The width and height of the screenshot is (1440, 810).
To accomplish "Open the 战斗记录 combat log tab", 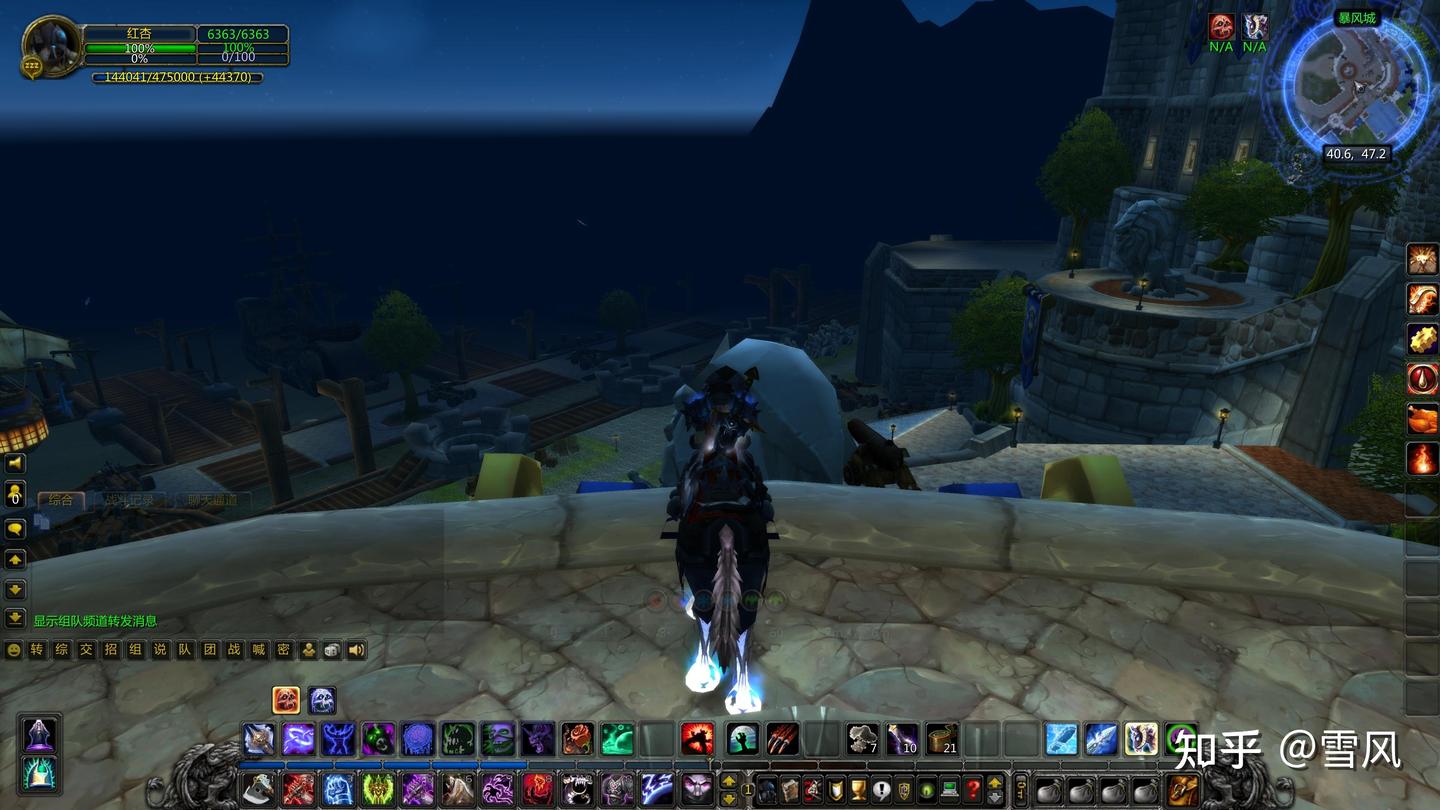I will click(131, 500).
